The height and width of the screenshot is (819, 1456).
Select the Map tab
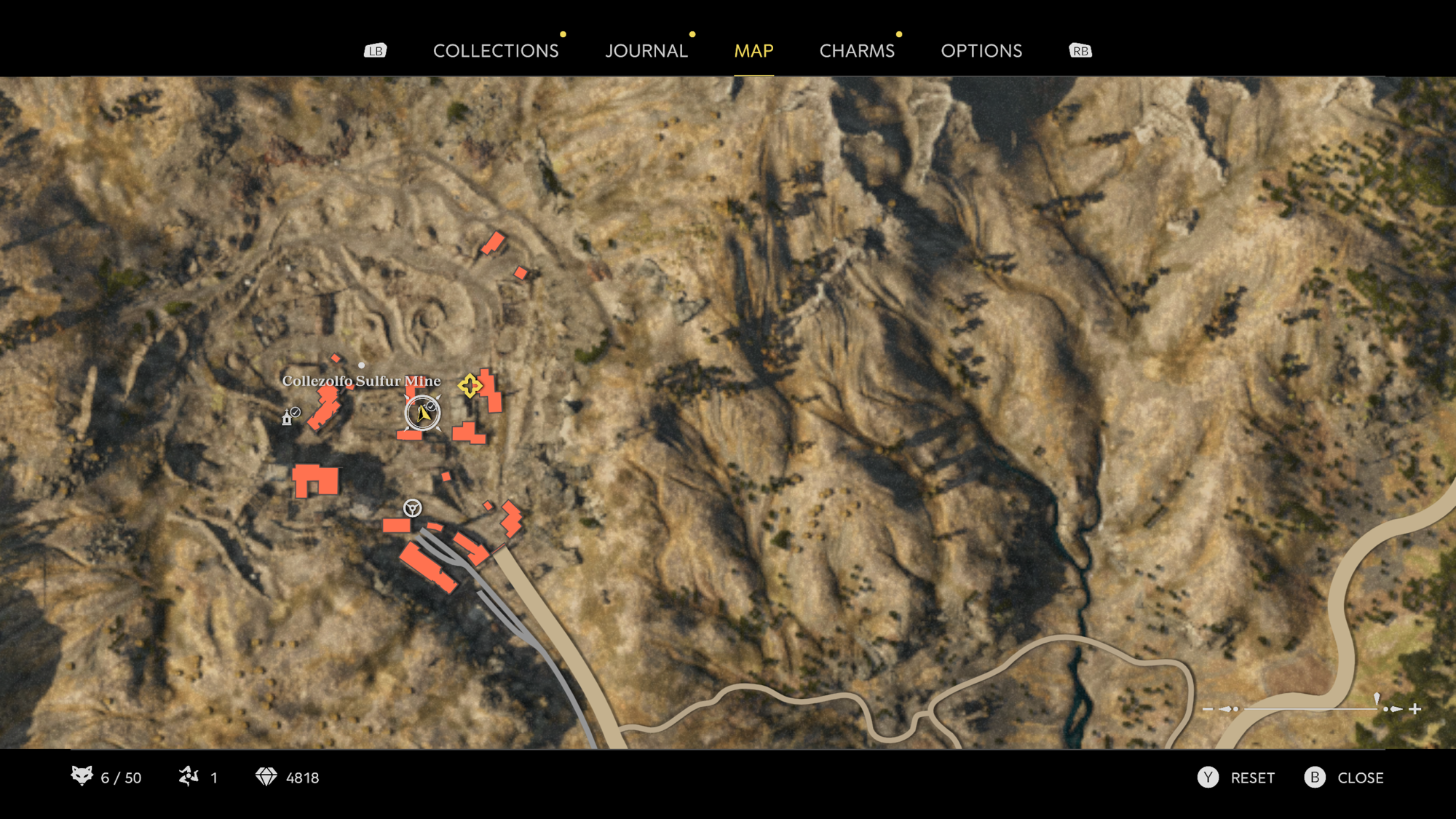753,51
